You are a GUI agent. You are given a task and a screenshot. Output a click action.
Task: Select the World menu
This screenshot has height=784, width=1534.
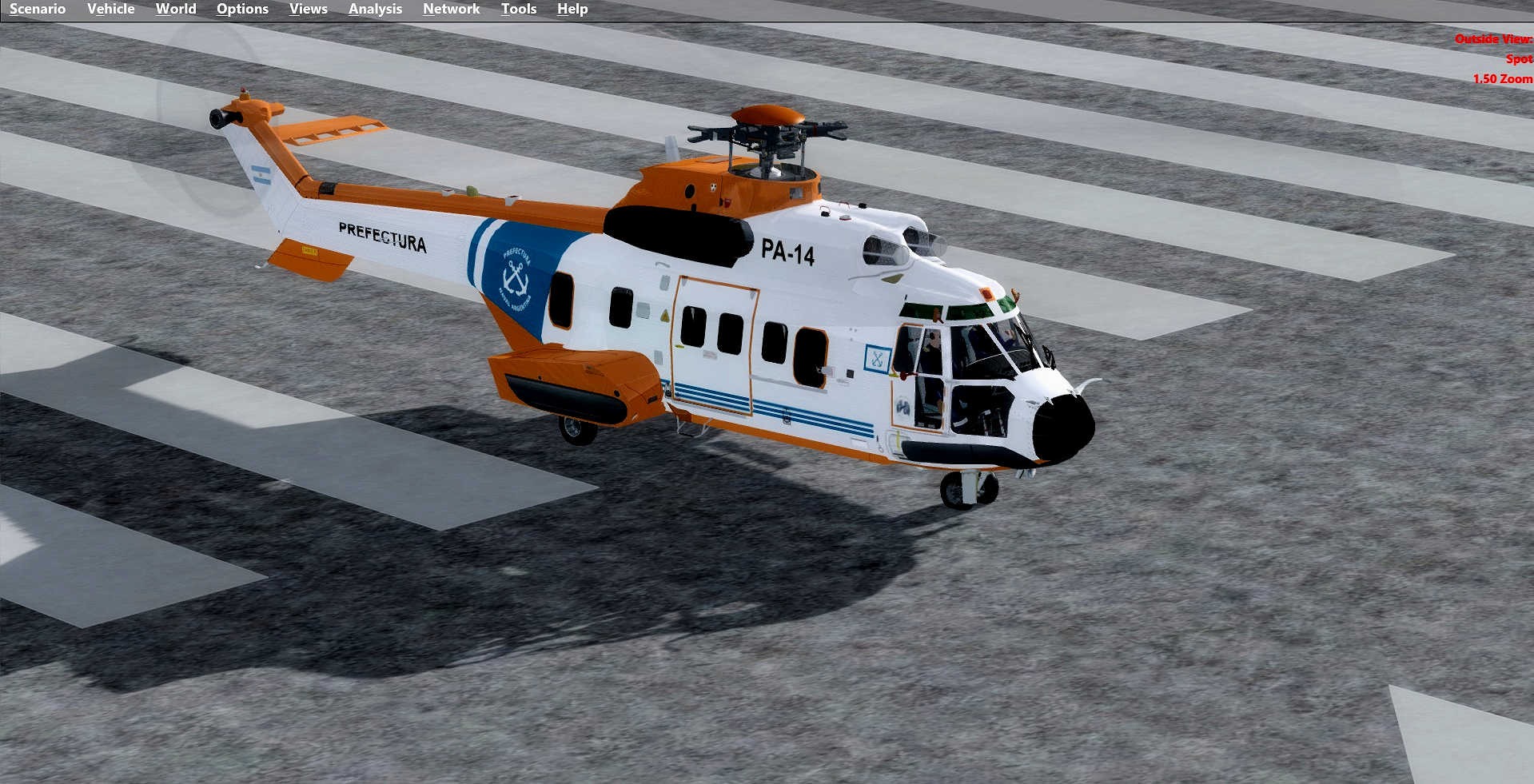pyautogui.click(x=176, y=9)
